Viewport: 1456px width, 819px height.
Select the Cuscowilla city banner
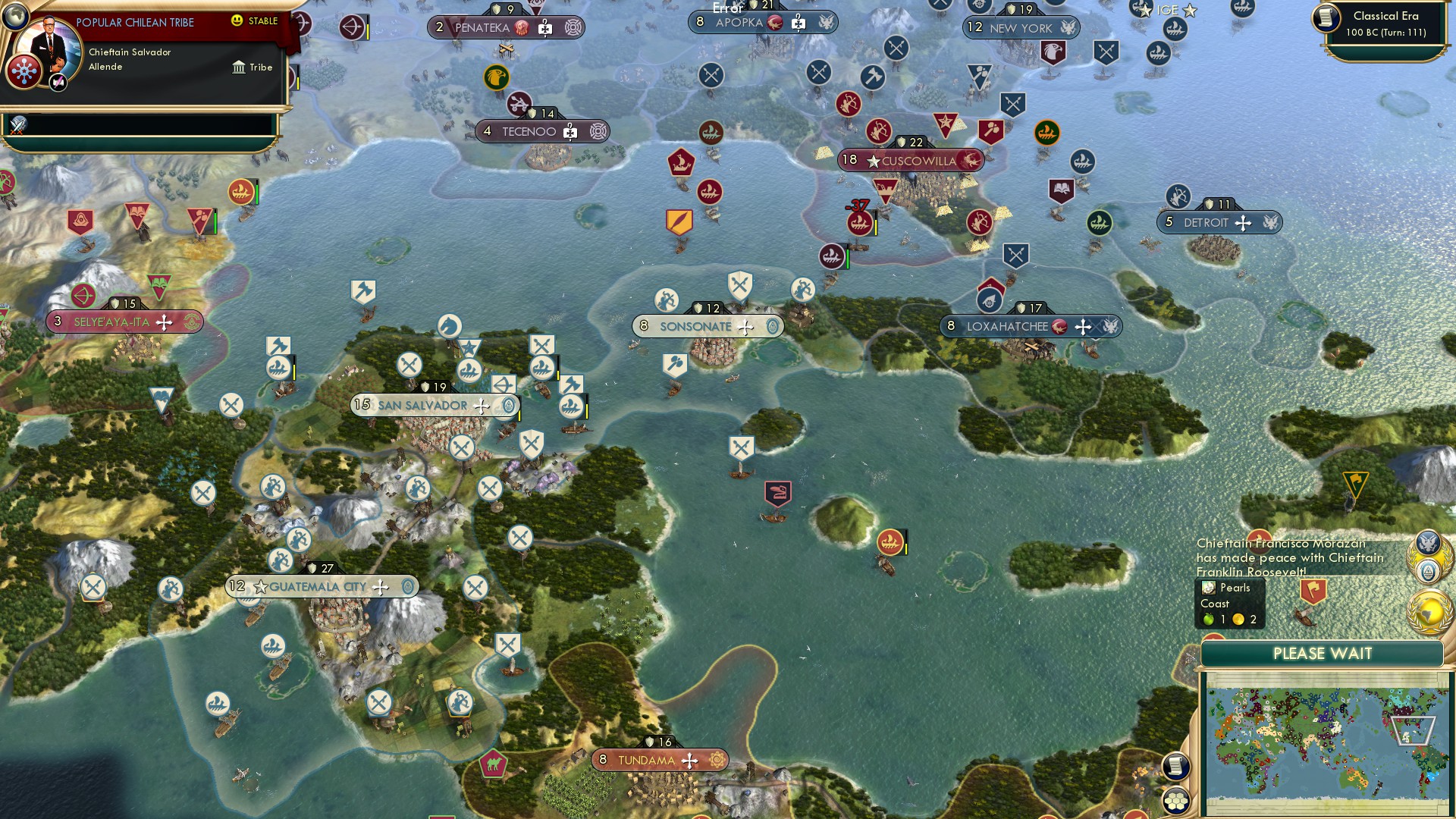point(909,160)
